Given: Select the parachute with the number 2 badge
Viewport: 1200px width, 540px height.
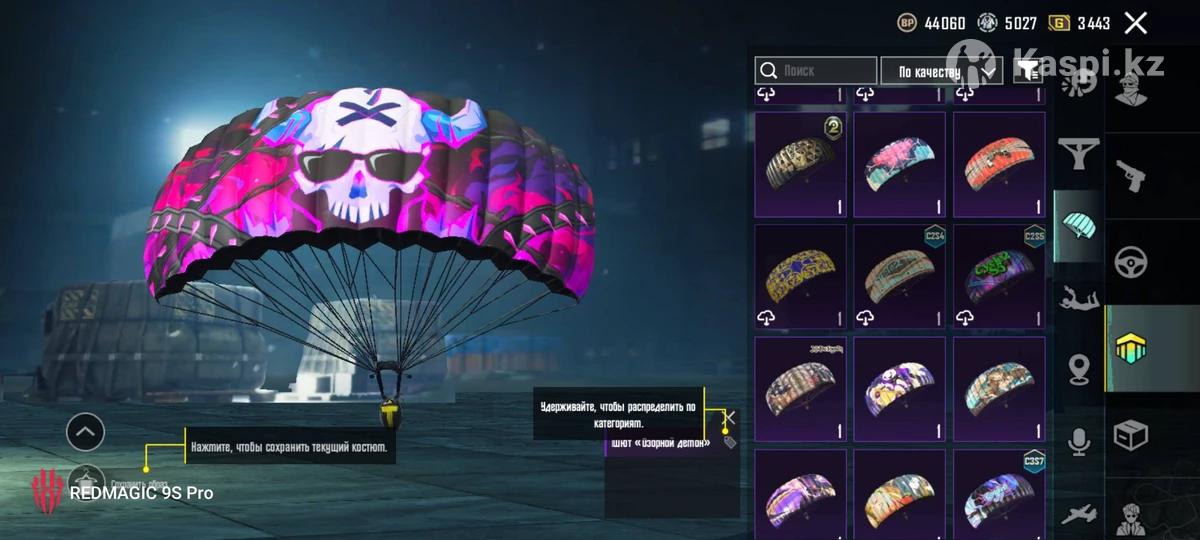Looking at the screenshot, I should pos(800,162).
